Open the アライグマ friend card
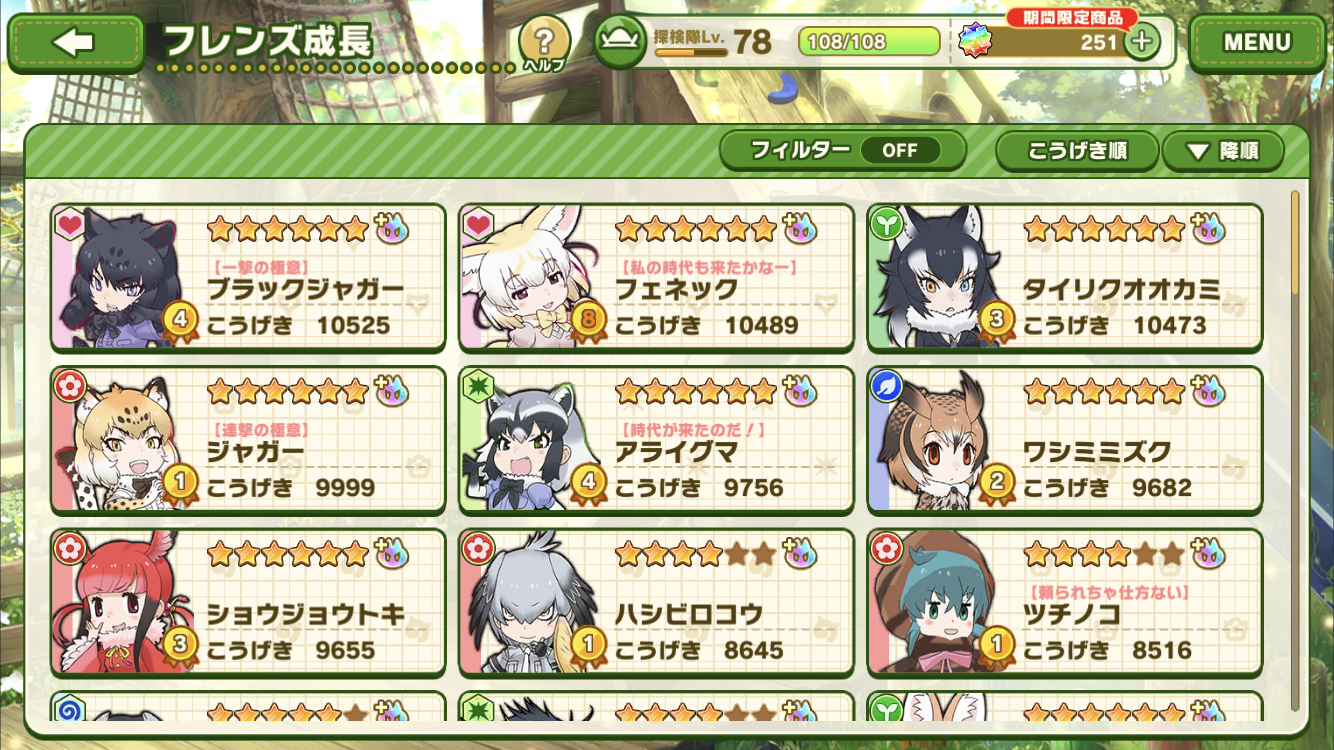Viewport: 1334px width, 750px height. 656,440
